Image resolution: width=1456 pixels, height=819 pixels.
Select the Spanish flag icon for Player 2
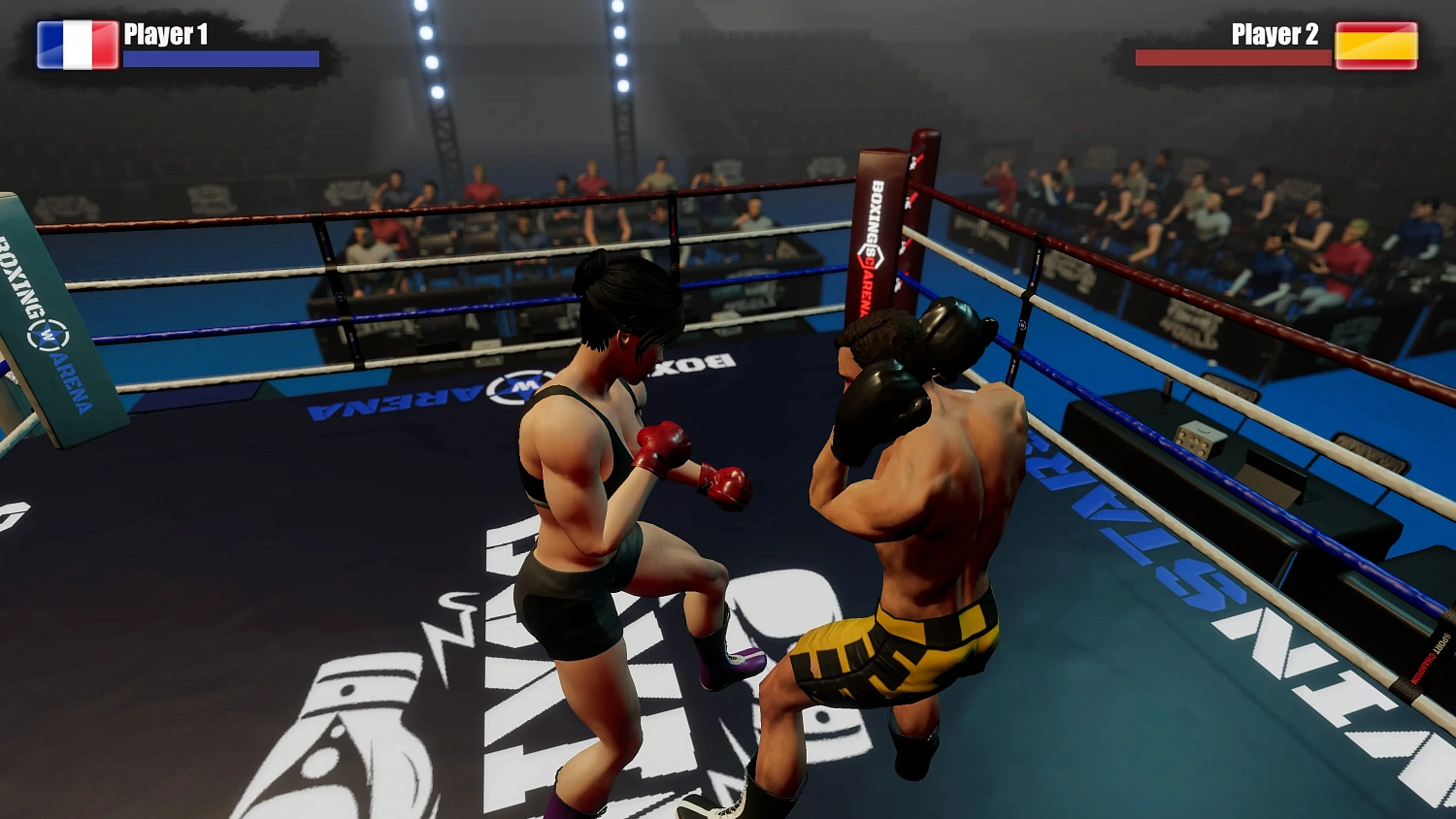pos(1377,45)
